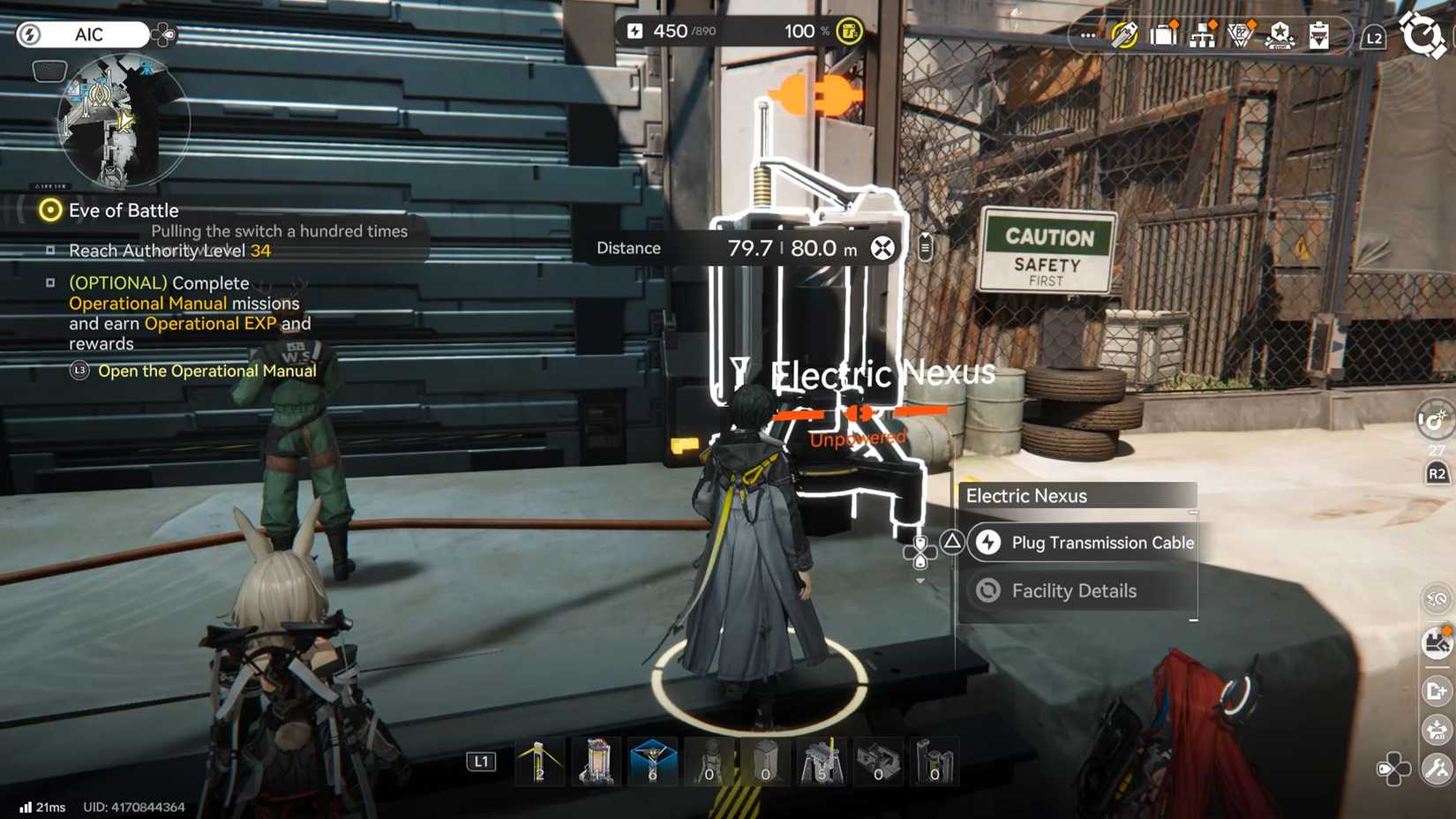Open the inventory briefcase icon
Viewport: 1456px width, 819px height.
[1163, 35]
